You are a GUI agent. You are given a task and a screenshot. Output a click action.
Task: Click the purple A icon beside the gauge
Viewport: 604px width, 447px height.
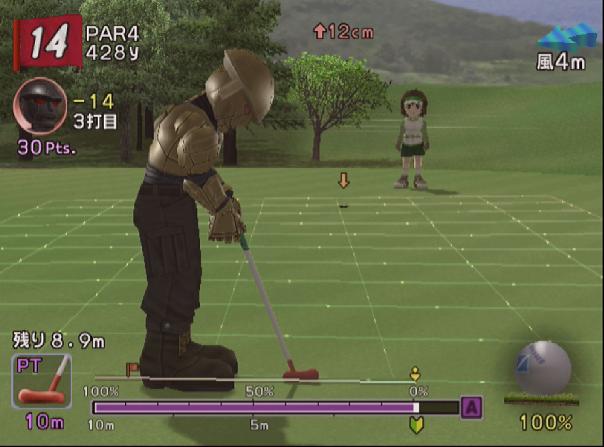click(x=471, y=407)
